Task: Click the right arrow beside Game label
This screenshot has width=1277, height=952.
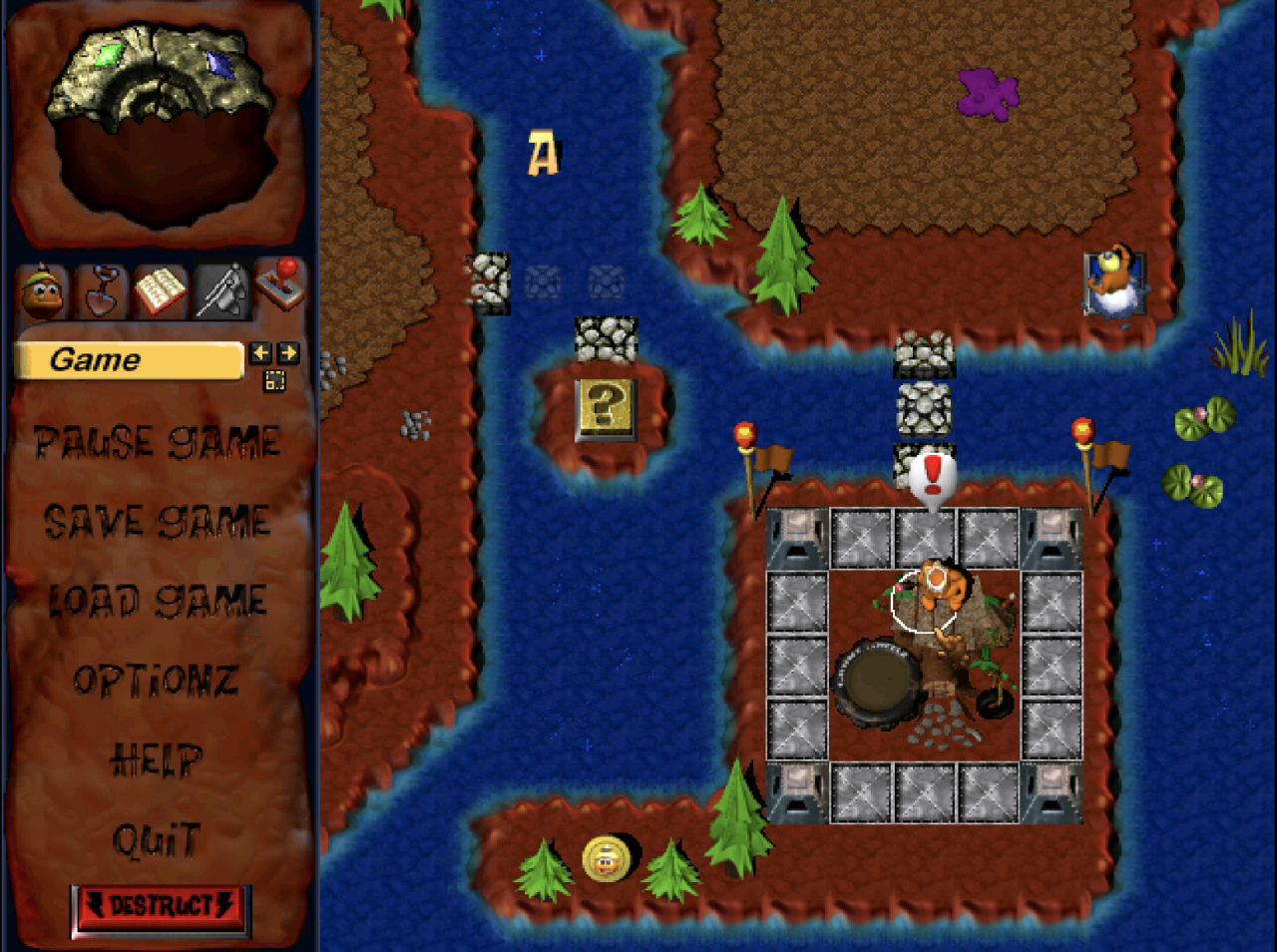Action: (288, 352)
